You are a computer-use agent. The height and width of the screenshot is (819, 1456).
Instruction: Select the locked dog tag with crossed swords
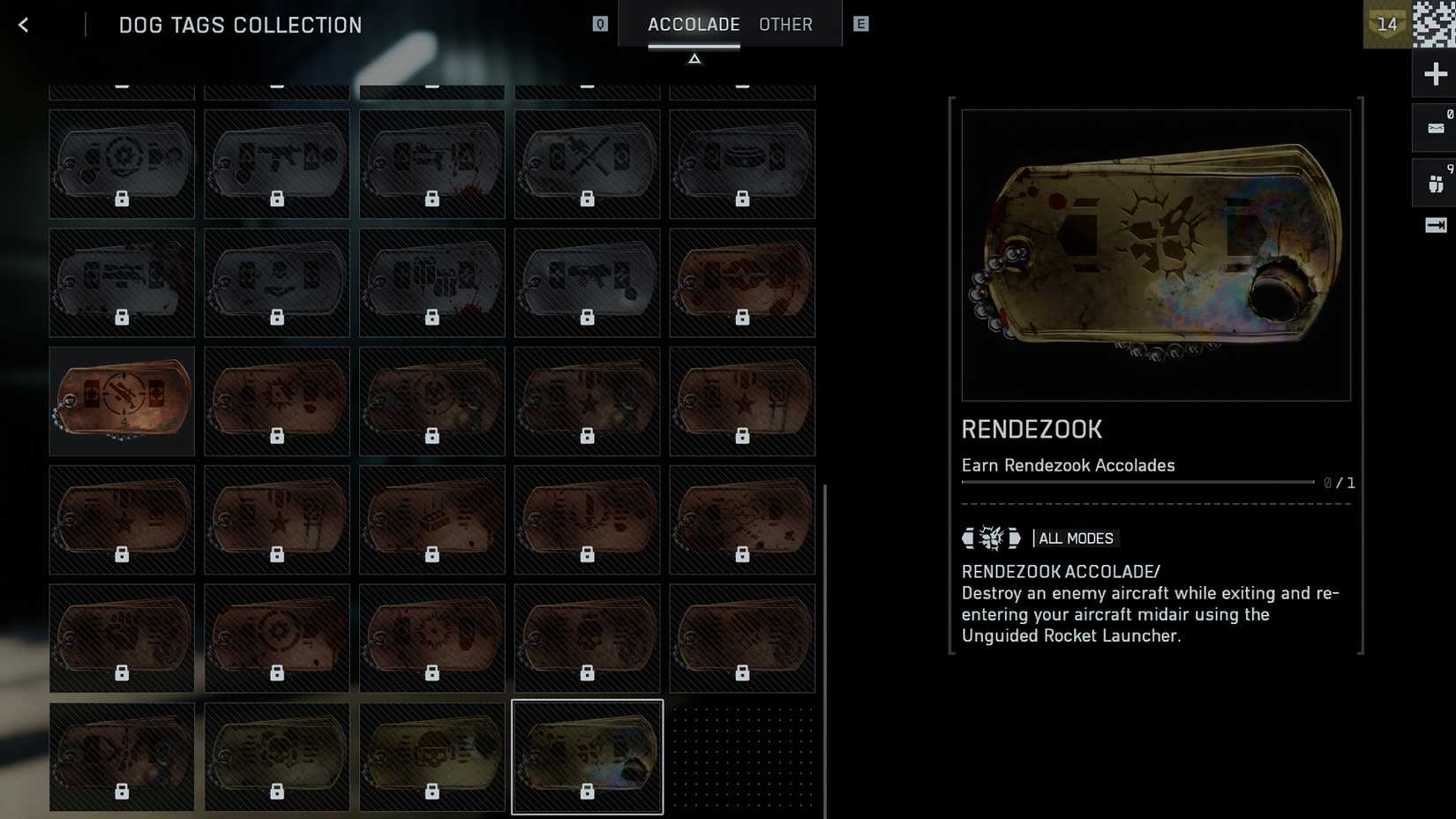[587, 164]
